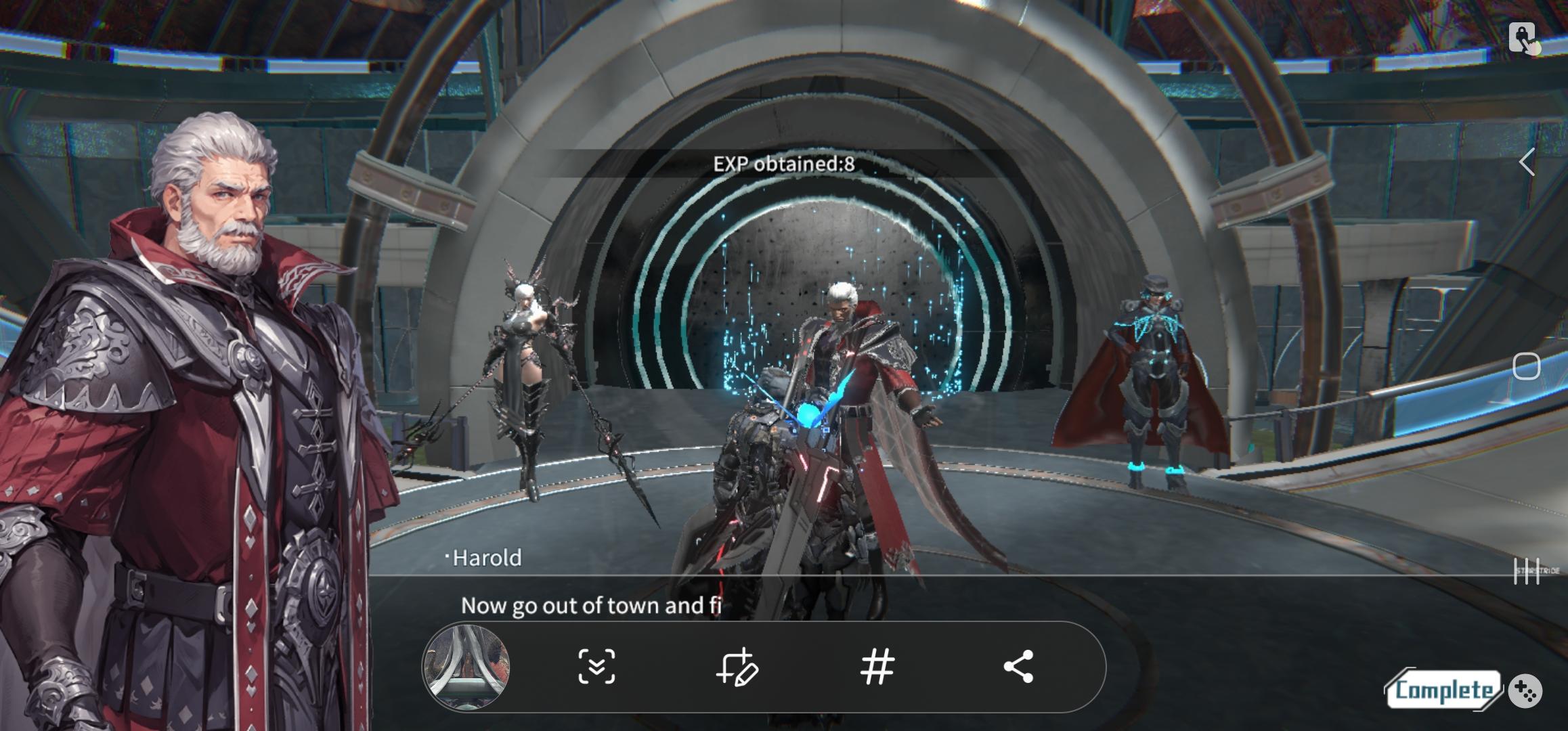Image resolution: width=1568 pixels, height=731 pixels.
Task: Share the captured screenshot
Action: [1018, 667]
